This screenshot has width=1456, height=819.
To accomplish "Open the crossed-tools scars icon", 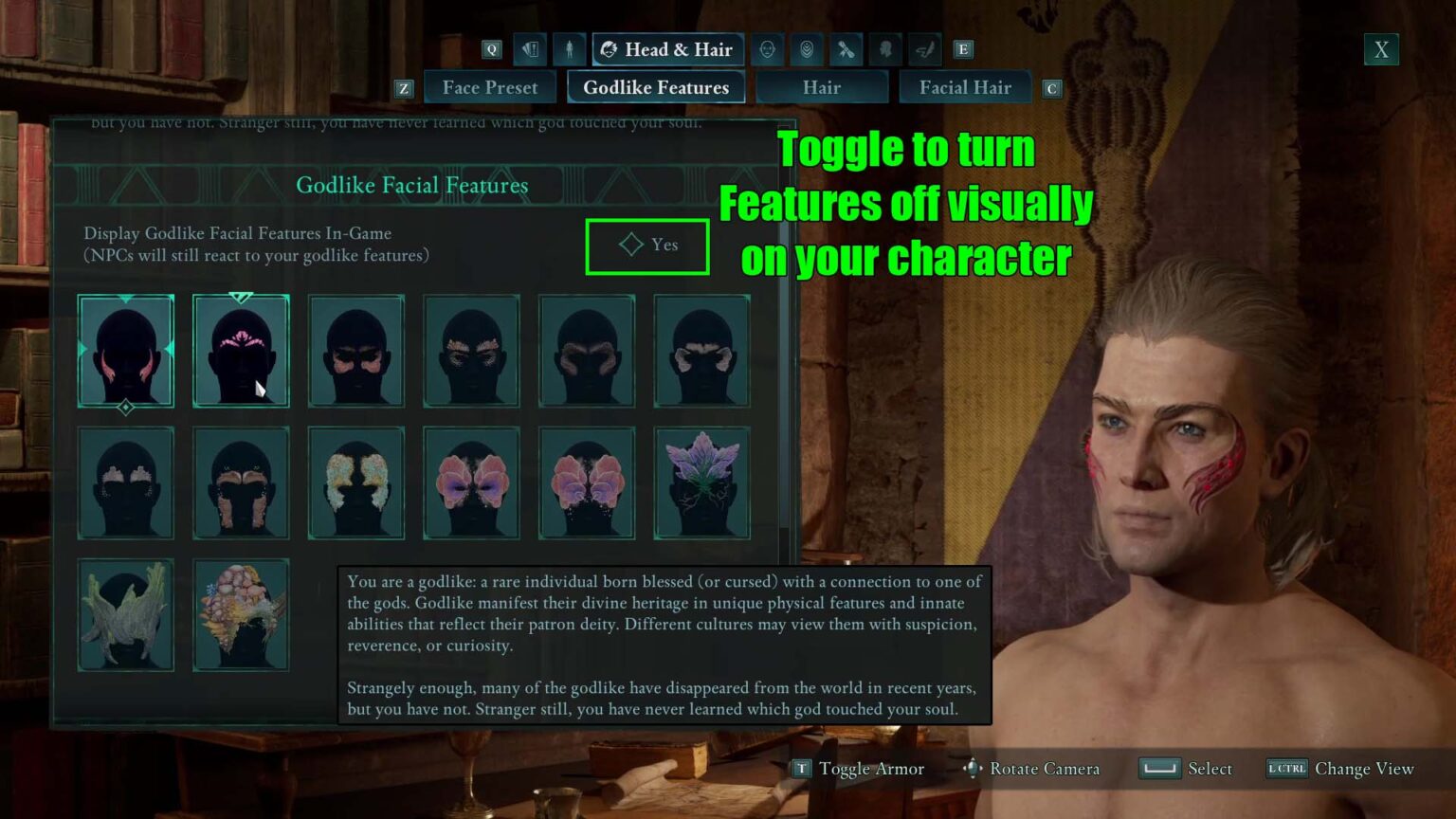I will click(x=846, y=49).
